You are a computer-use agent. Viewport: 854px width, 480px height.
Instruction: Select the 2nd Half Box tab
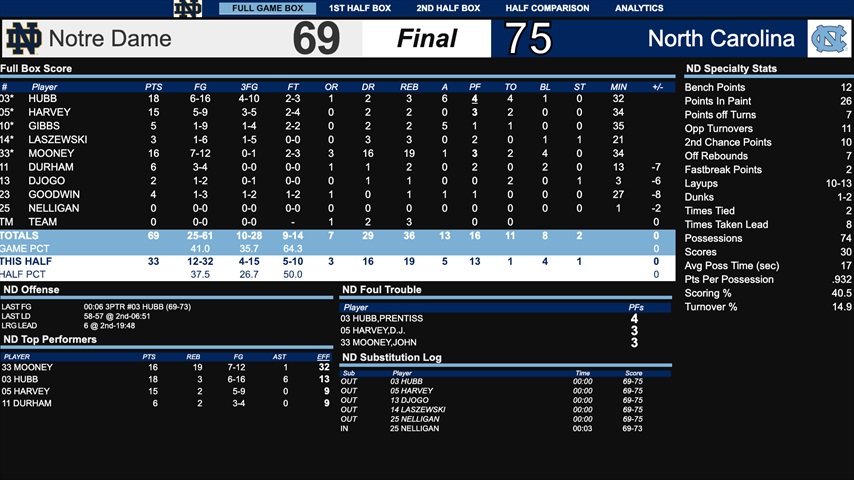point(448,8)
